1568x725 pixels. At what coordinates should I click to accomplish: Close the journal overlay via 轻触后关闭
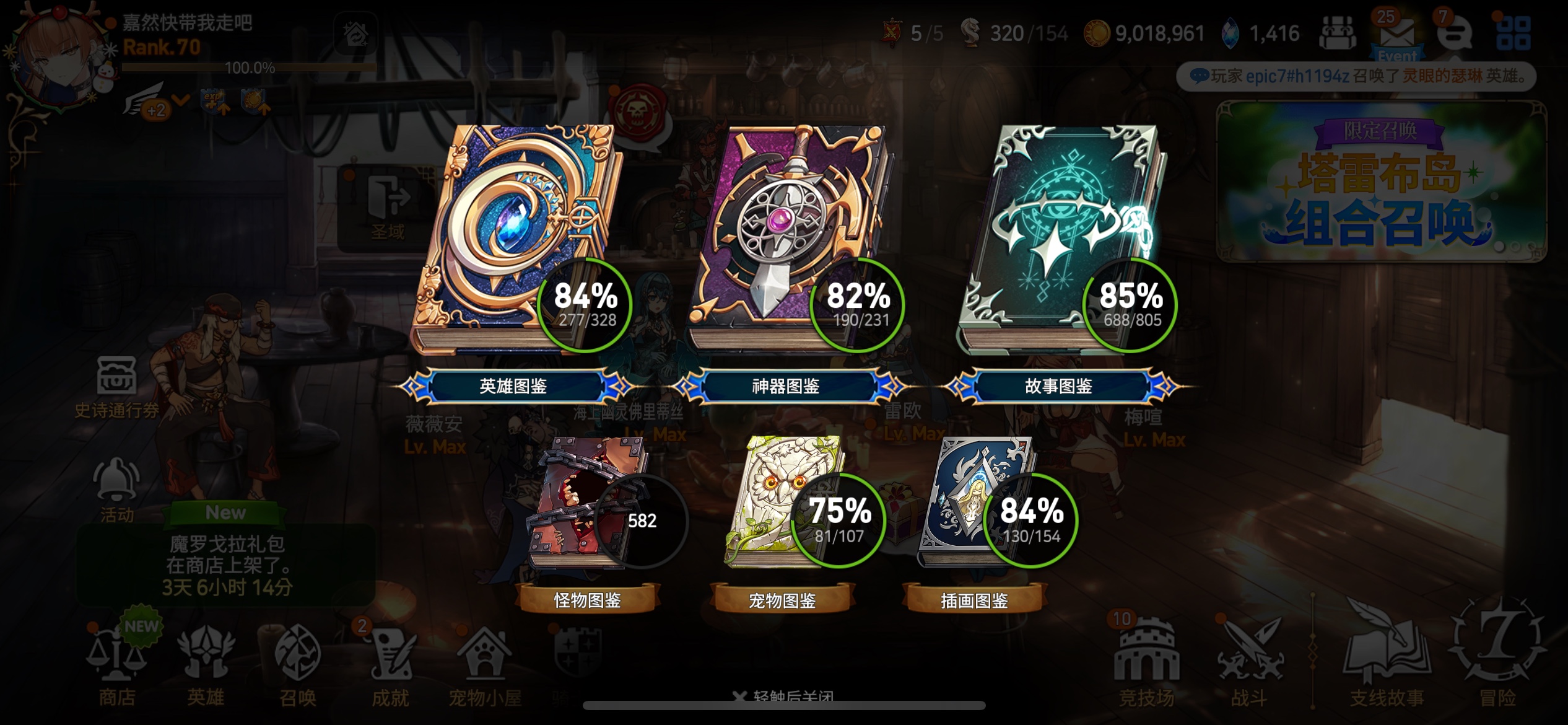click(x=785, y=696)
